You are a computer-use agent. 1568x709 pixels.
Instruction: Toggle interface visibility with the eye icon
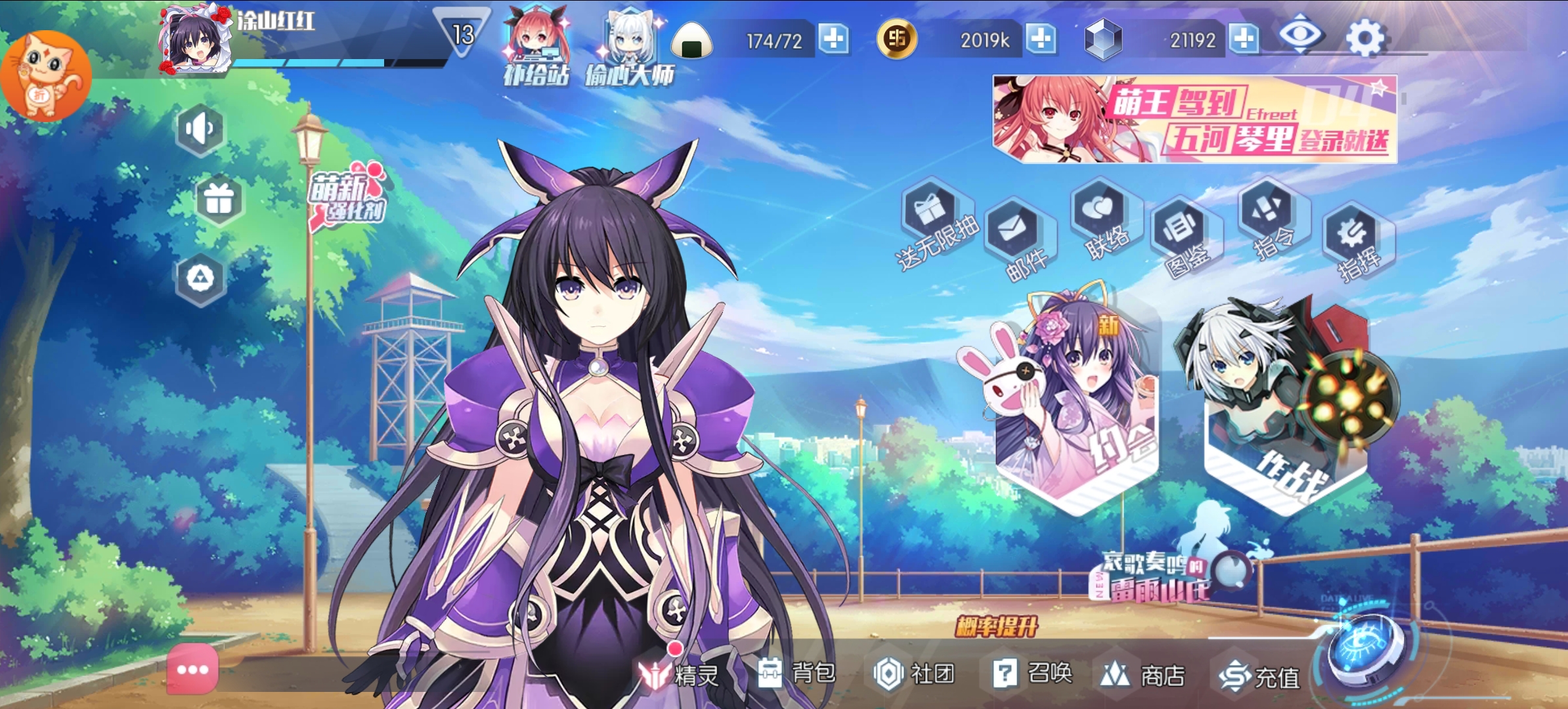[1301, 34]
